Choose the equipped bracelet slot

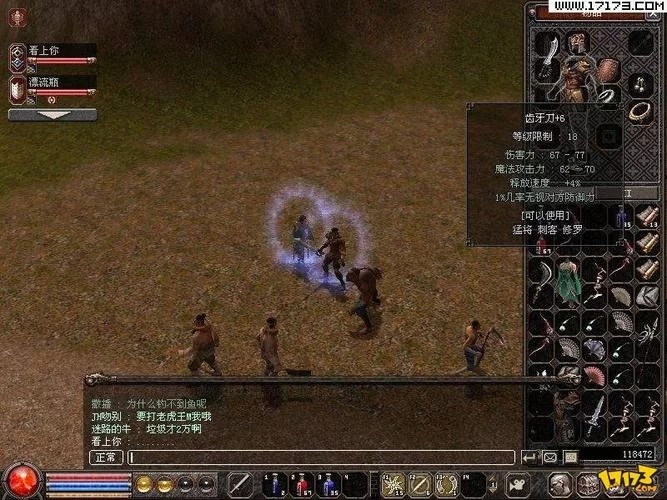click(636, 112)
